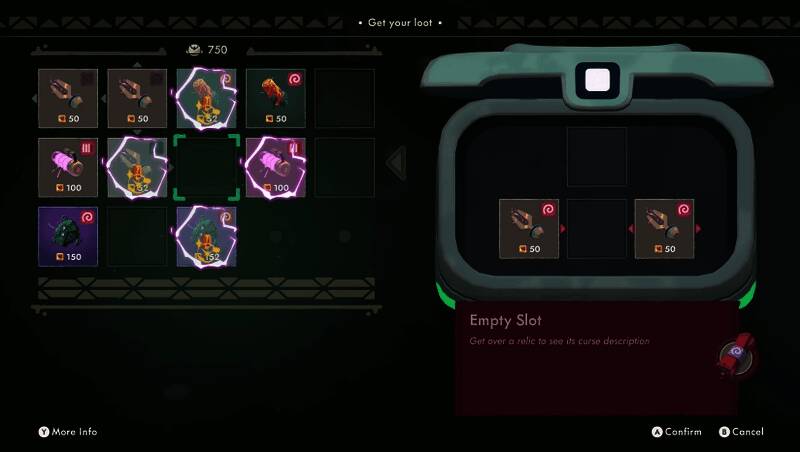Select the empty slot with green corner brackets

click(x=206, y=167)
